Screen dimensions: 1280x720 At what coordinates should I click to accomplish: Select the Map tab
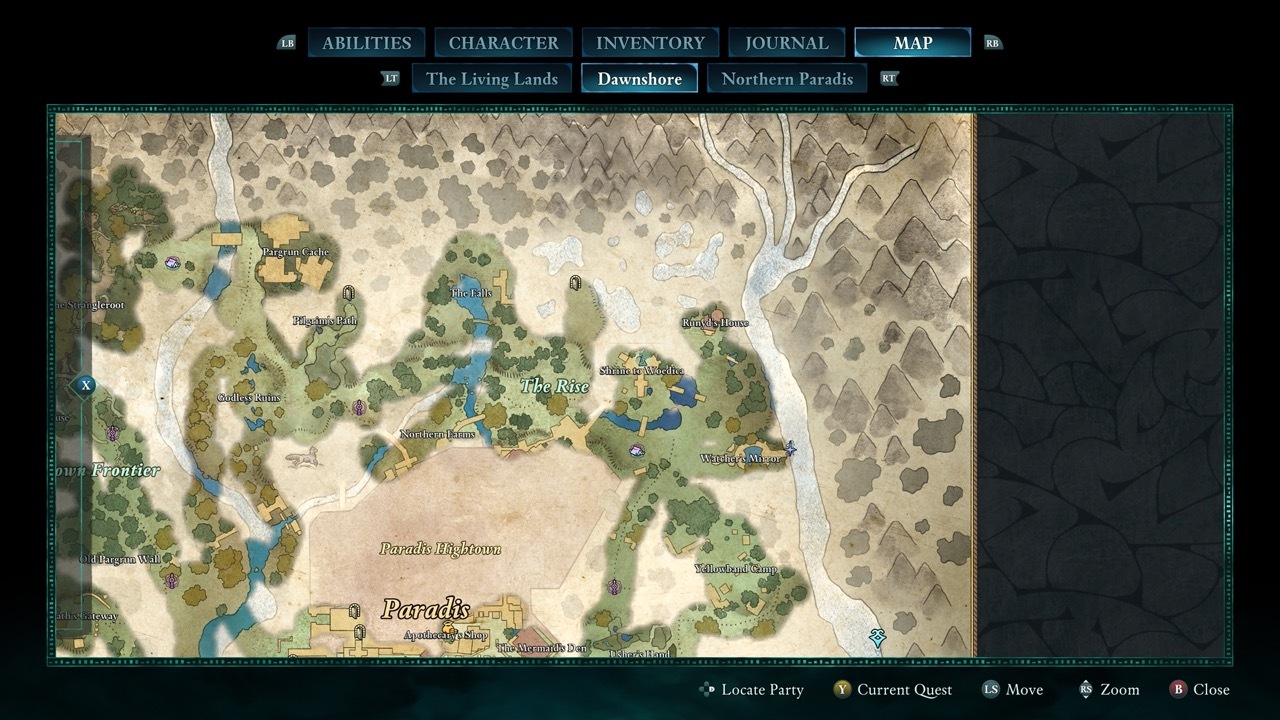tap(912, 43)
